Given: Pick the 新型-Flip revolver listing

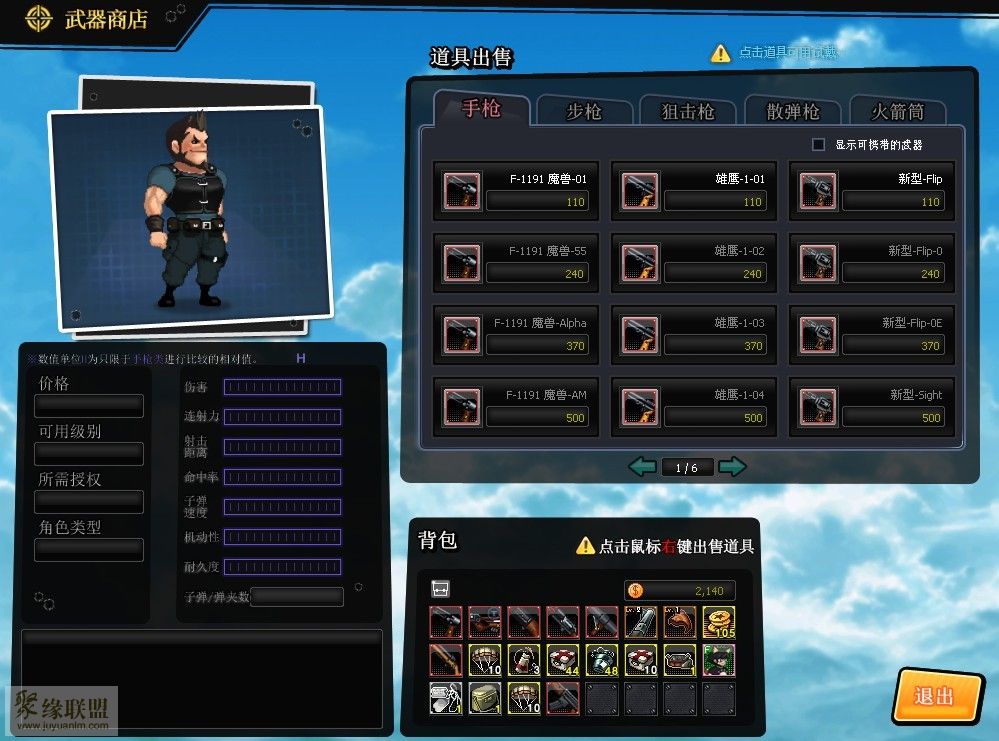Looking at the screenshot, I should (872, 191).
